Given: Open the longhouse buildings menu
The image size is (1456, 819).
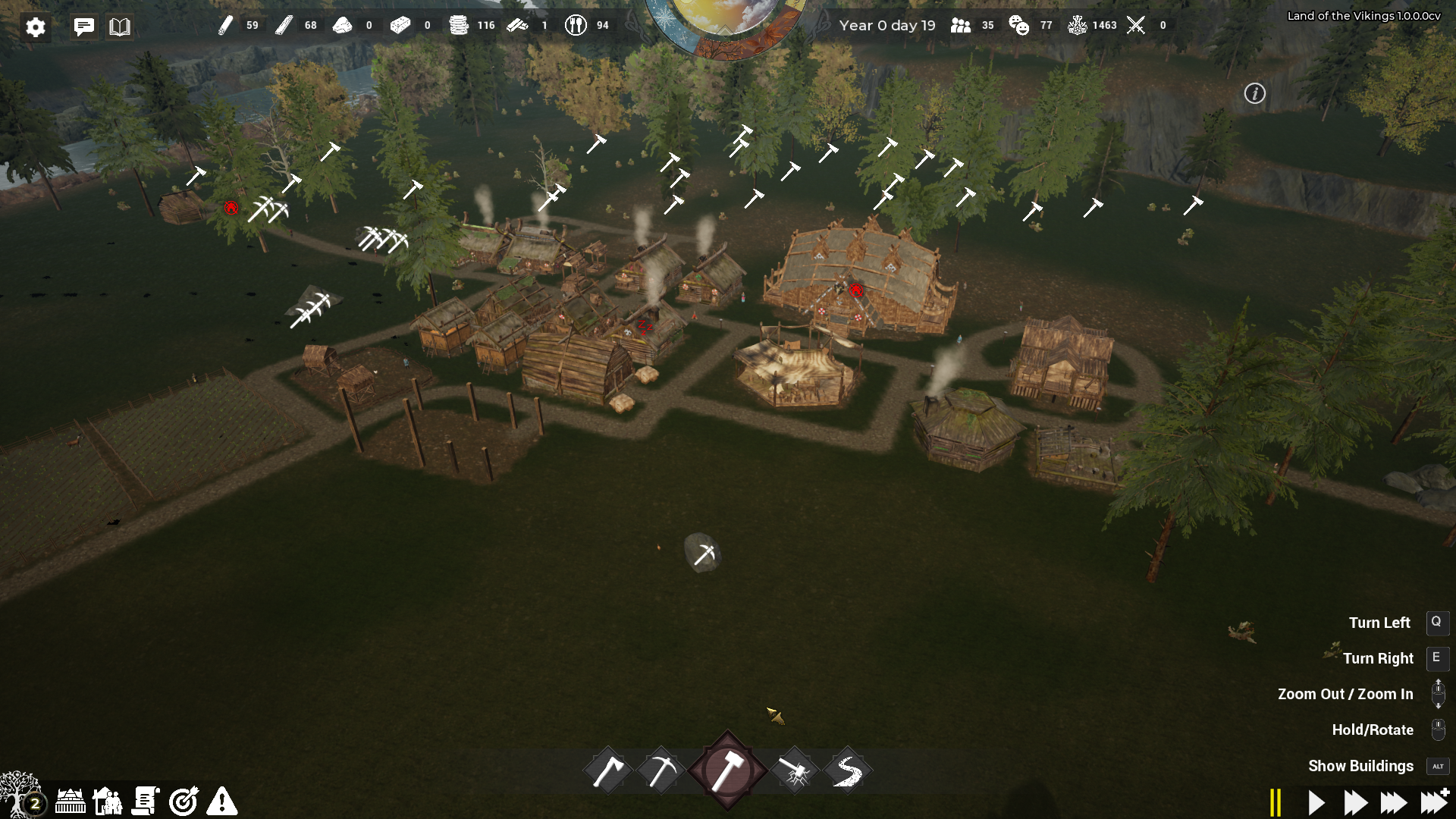Looking at the screenshot, I should (x=71, y=801).
